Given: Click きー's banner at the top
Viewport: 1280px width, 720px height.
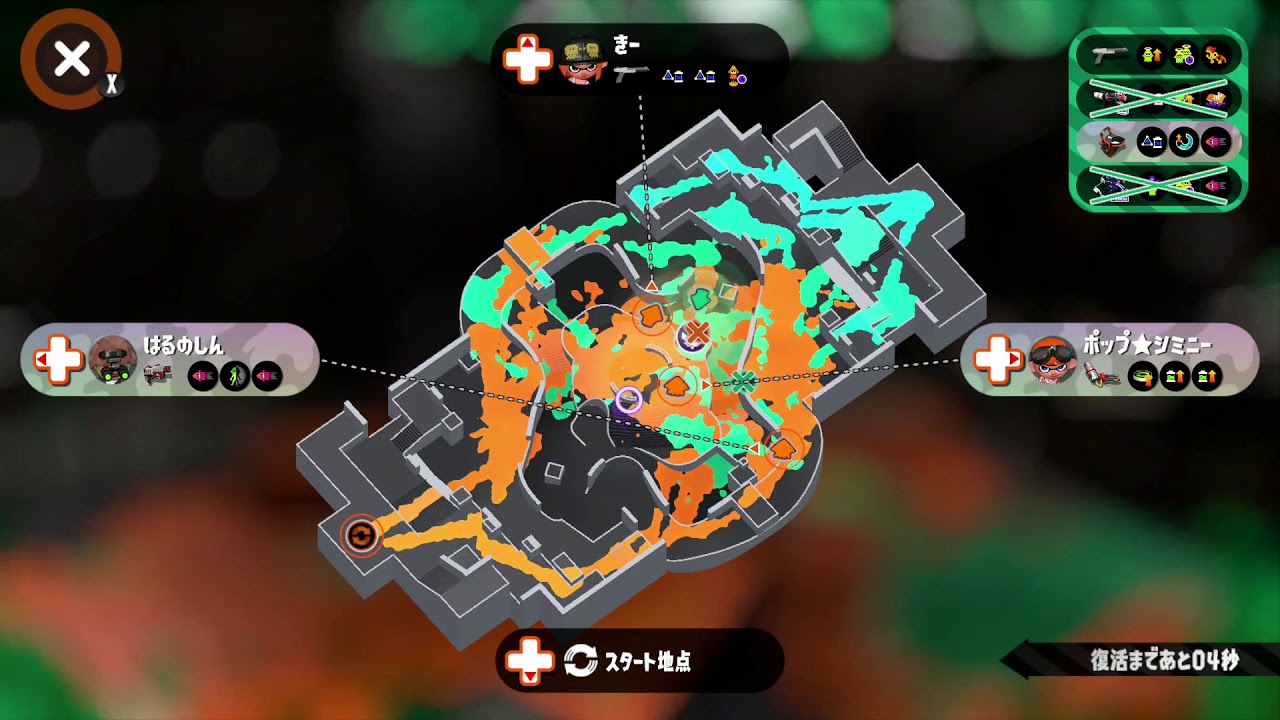Looking at the screenshot, I should (640, 58).
